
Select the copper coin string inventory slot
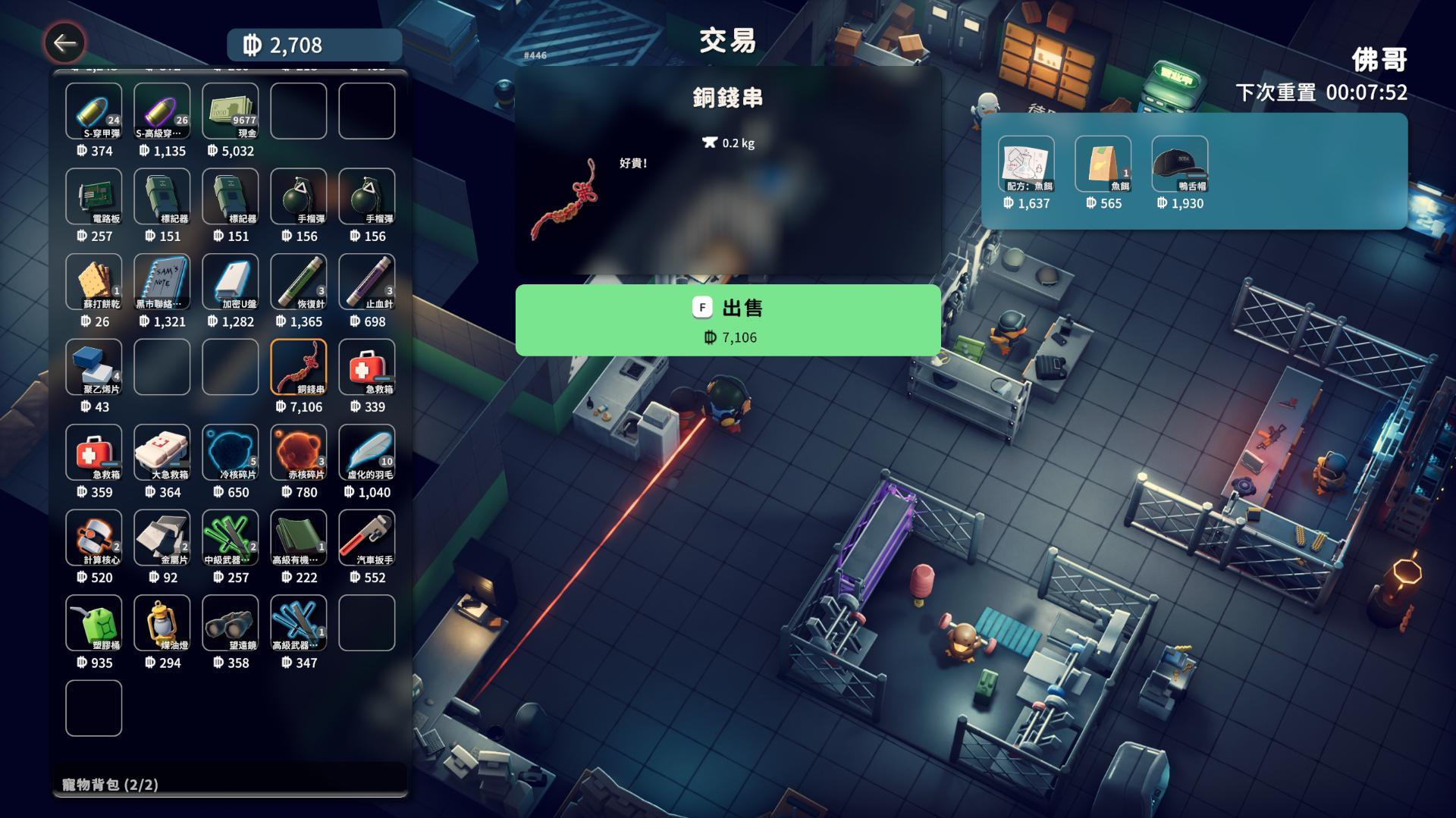[x=299, y=367]
